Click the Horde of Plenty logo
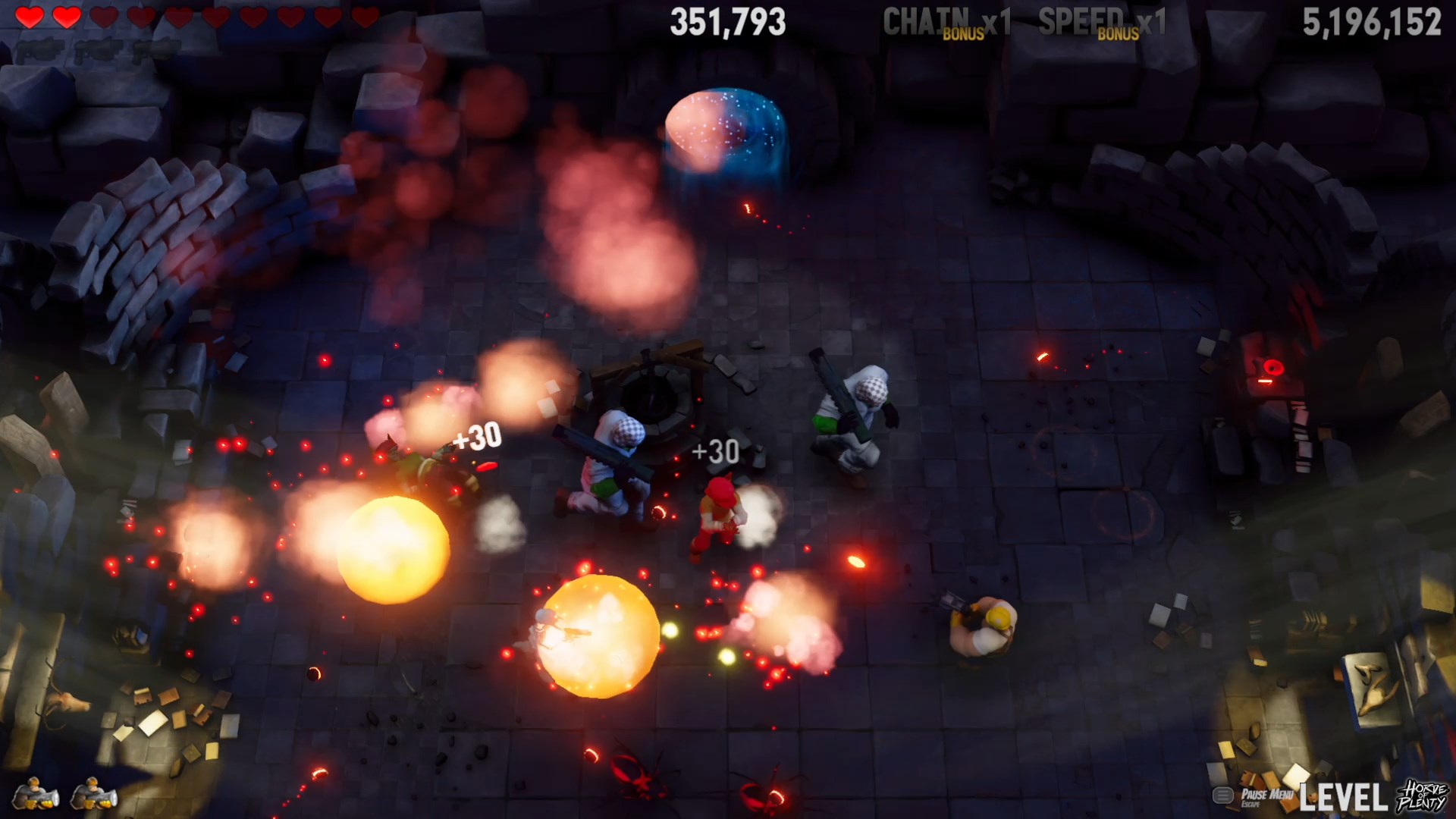The image size is (1456, 819). pyautogui.click(x=1423, y=796)
